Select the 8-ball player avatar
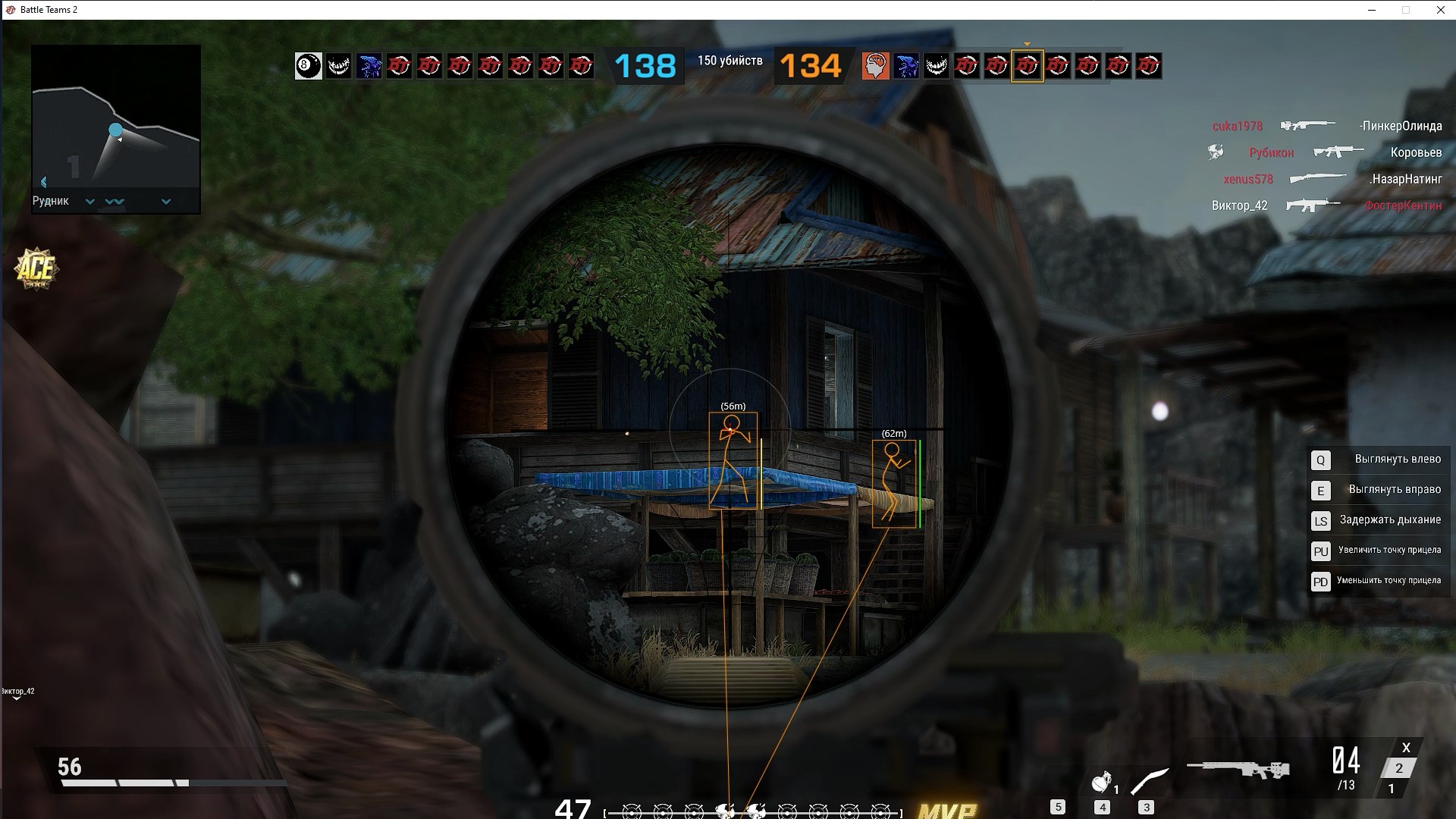This screenshot has height=819, width=1456. pyautogui.click(x=308, y=66)
